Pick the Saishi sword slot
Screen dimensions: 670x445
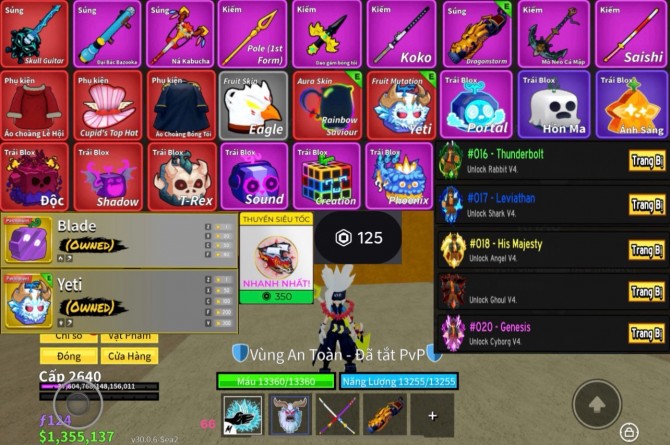click(631, 35)
